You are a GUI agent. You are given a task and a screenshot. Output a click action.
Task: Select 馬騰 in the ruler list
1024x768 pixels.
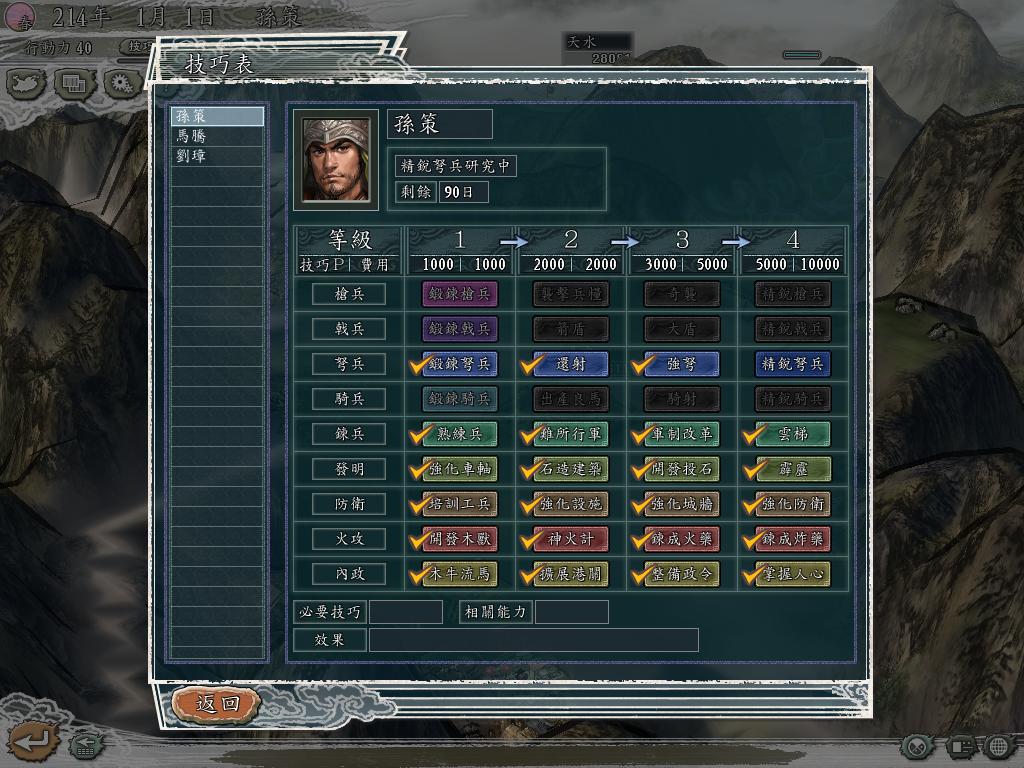217,136
